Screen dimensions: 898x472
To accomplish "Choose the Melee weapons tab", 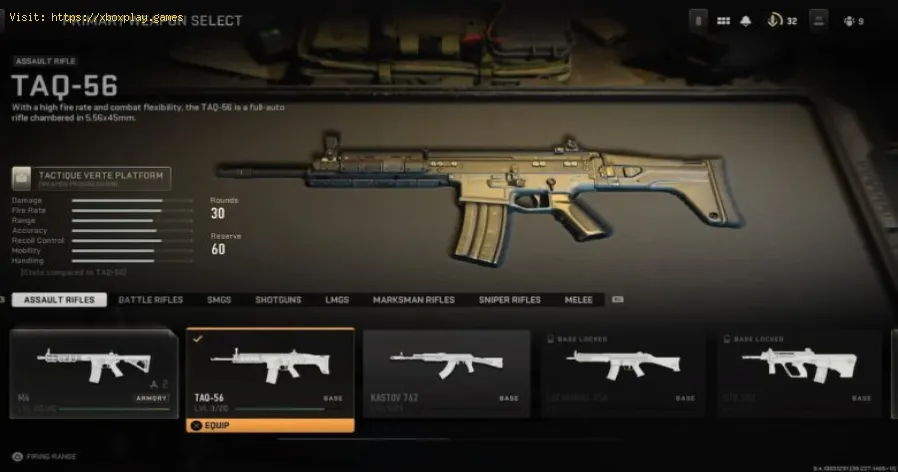I will click(578, 300).
